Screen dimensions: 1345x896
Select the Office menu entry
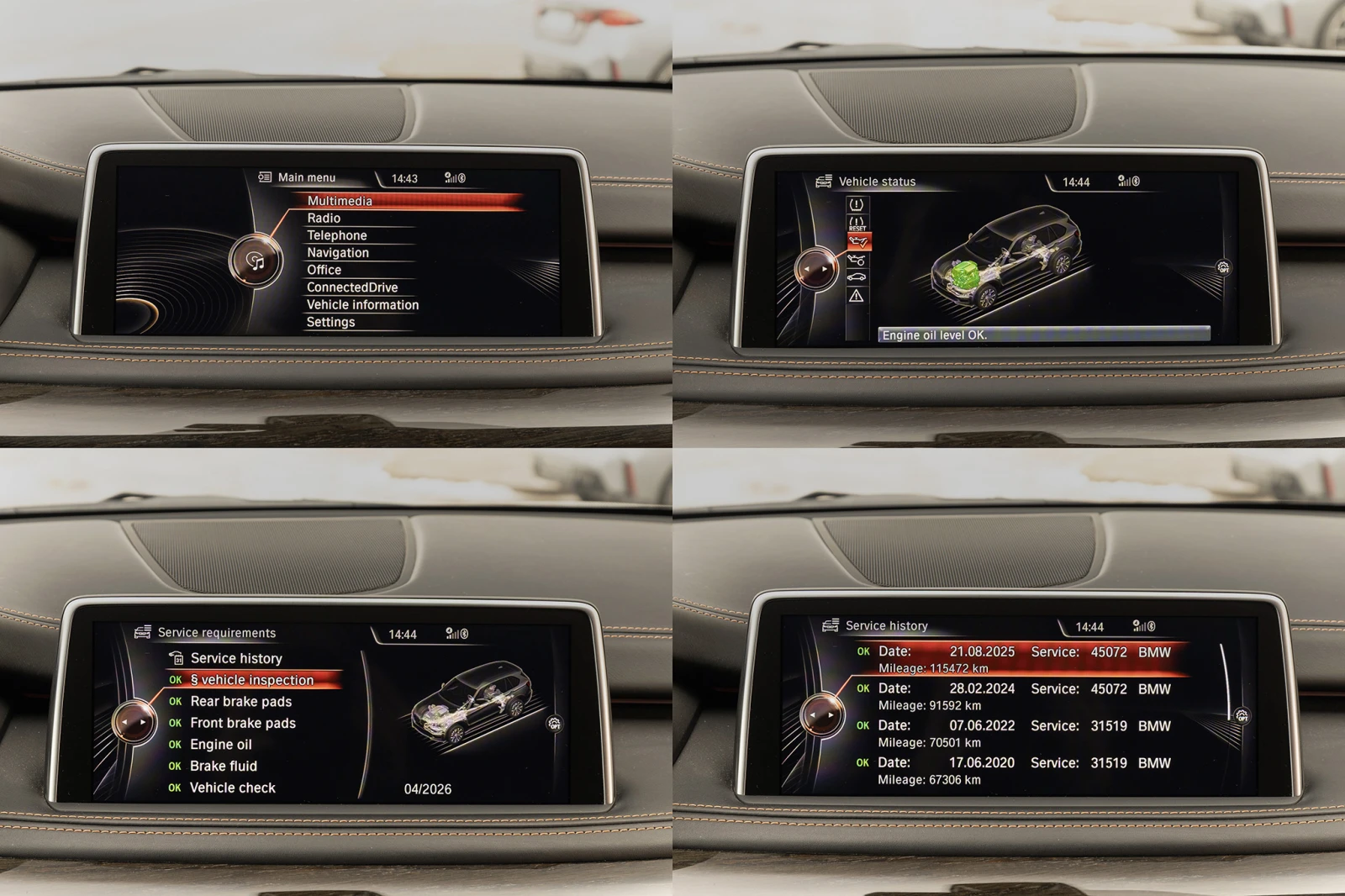coord(324,270)
